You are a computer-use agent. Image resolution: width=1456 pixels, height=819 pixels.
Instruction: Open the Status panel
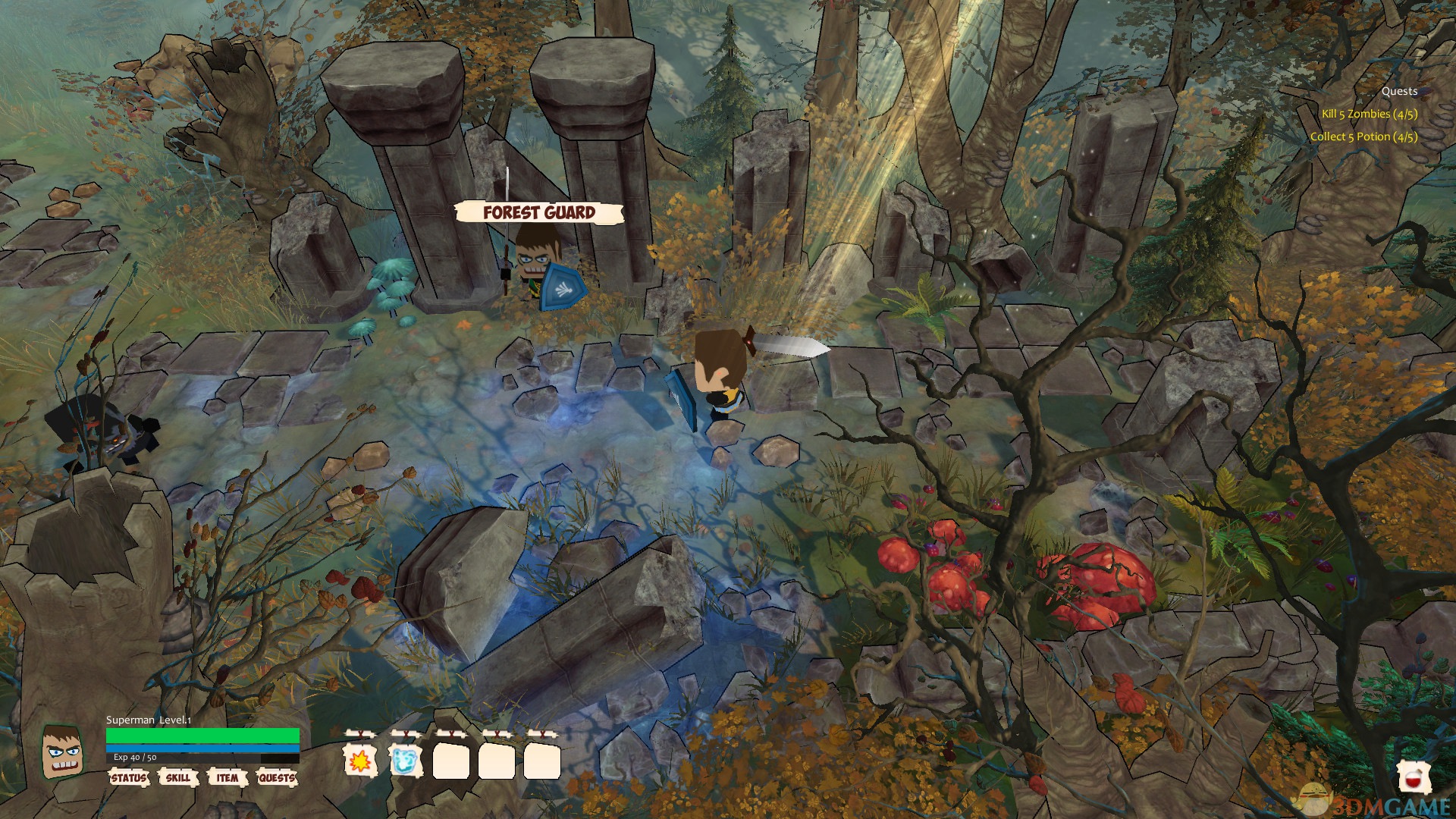[129, 777]
